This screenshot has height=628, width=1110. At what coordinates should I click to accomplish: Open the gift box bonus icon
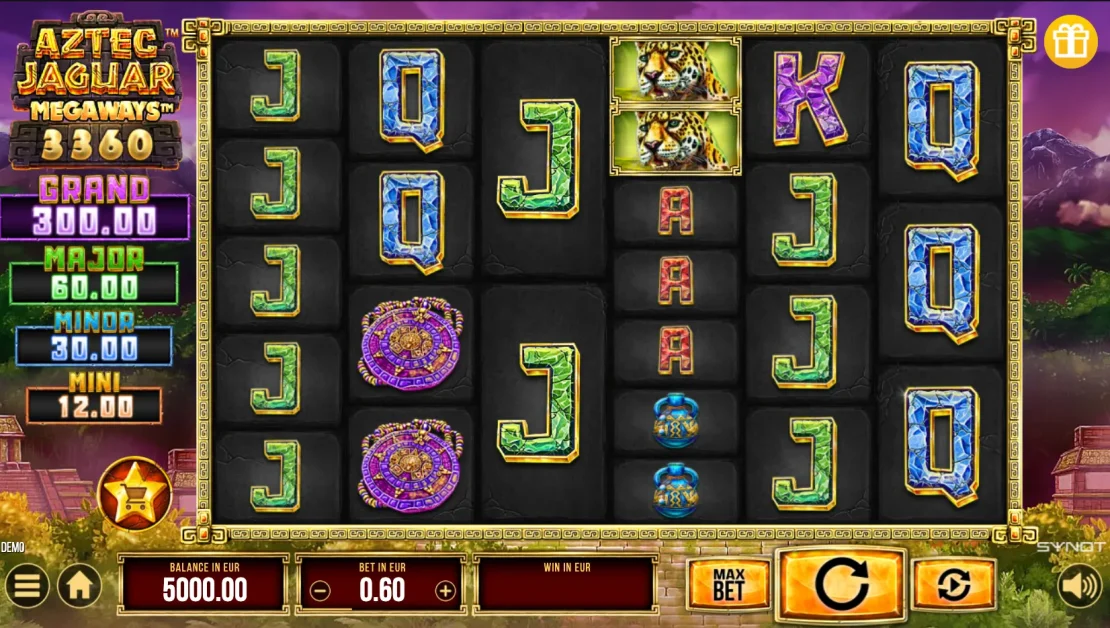[1071, 42]
